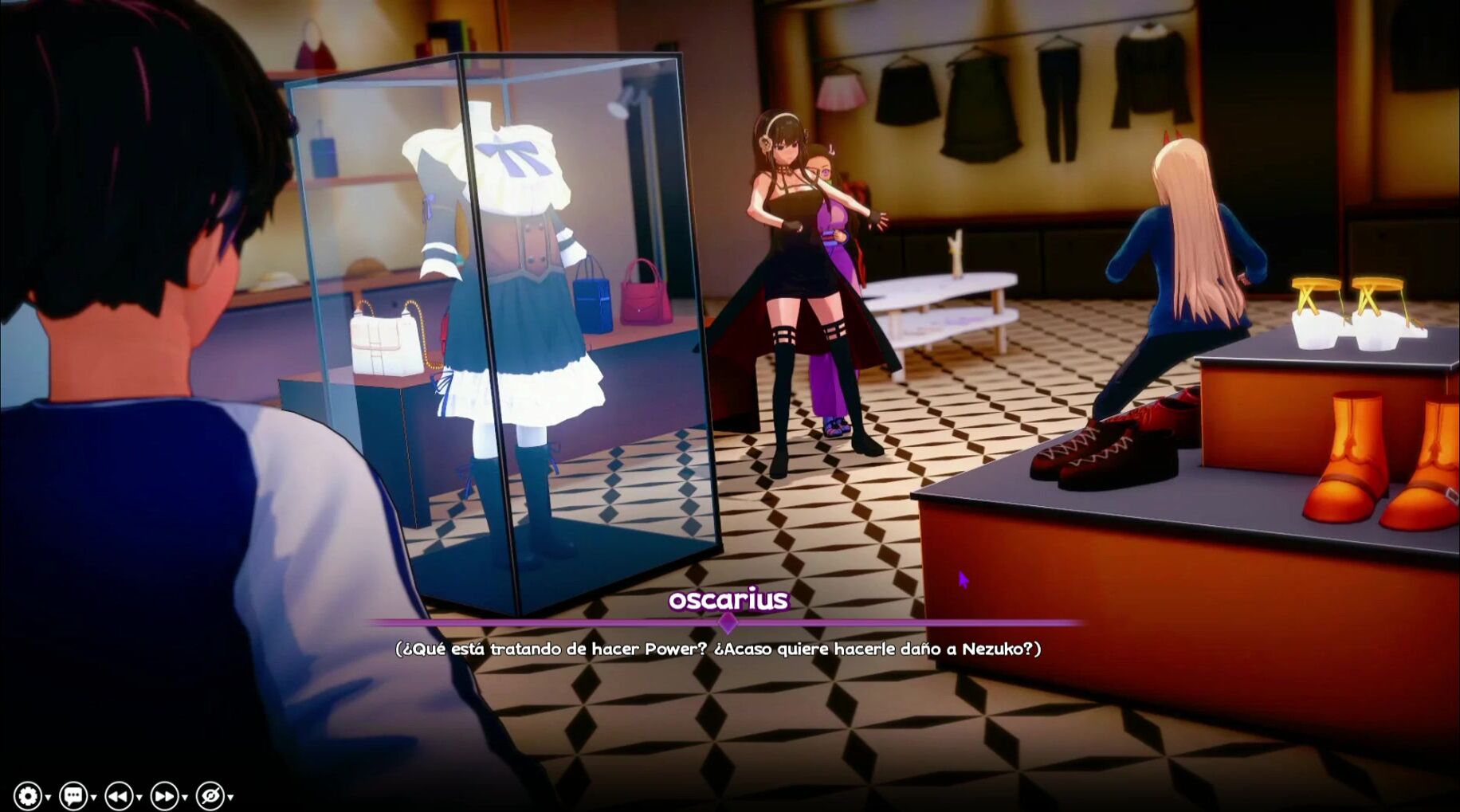Fast-forward through the dialogue
1460x812 pixels.
point(164,795)
